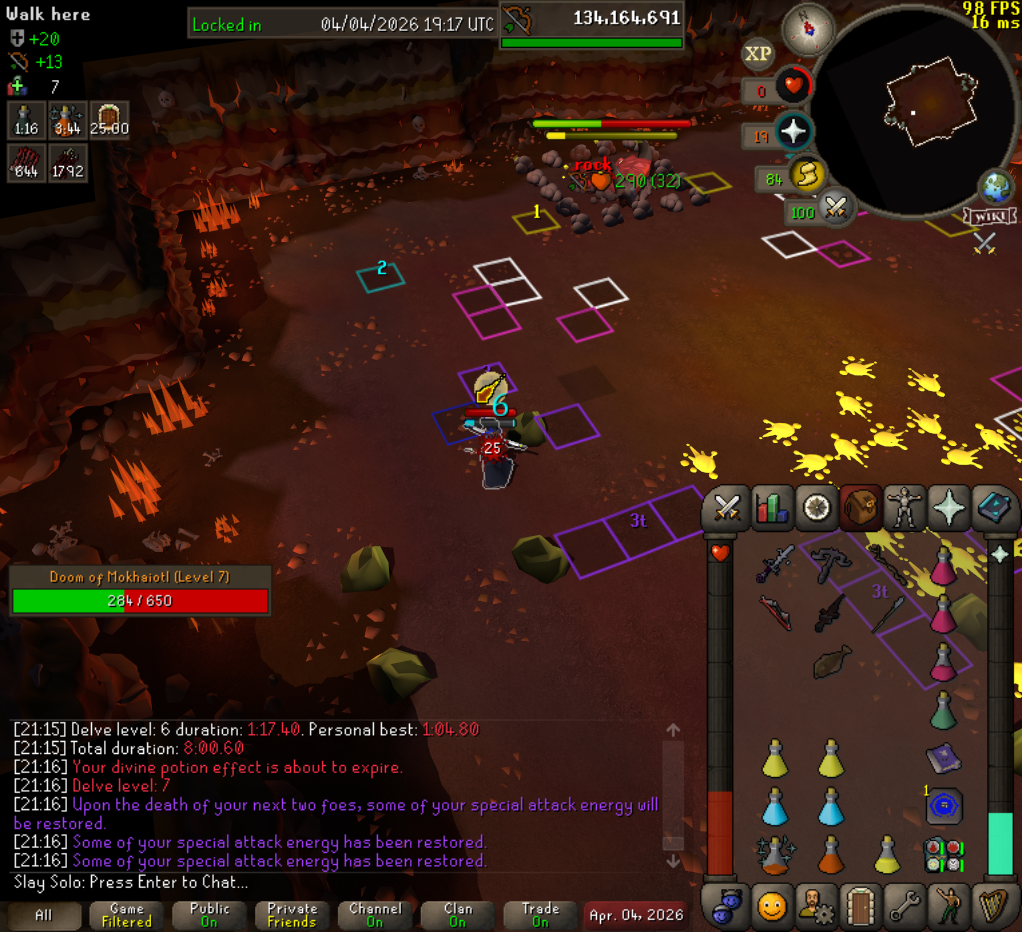Open the Worn Equipment tab
The height and width of the screenshot is (932, 1022).
(904, 508)
